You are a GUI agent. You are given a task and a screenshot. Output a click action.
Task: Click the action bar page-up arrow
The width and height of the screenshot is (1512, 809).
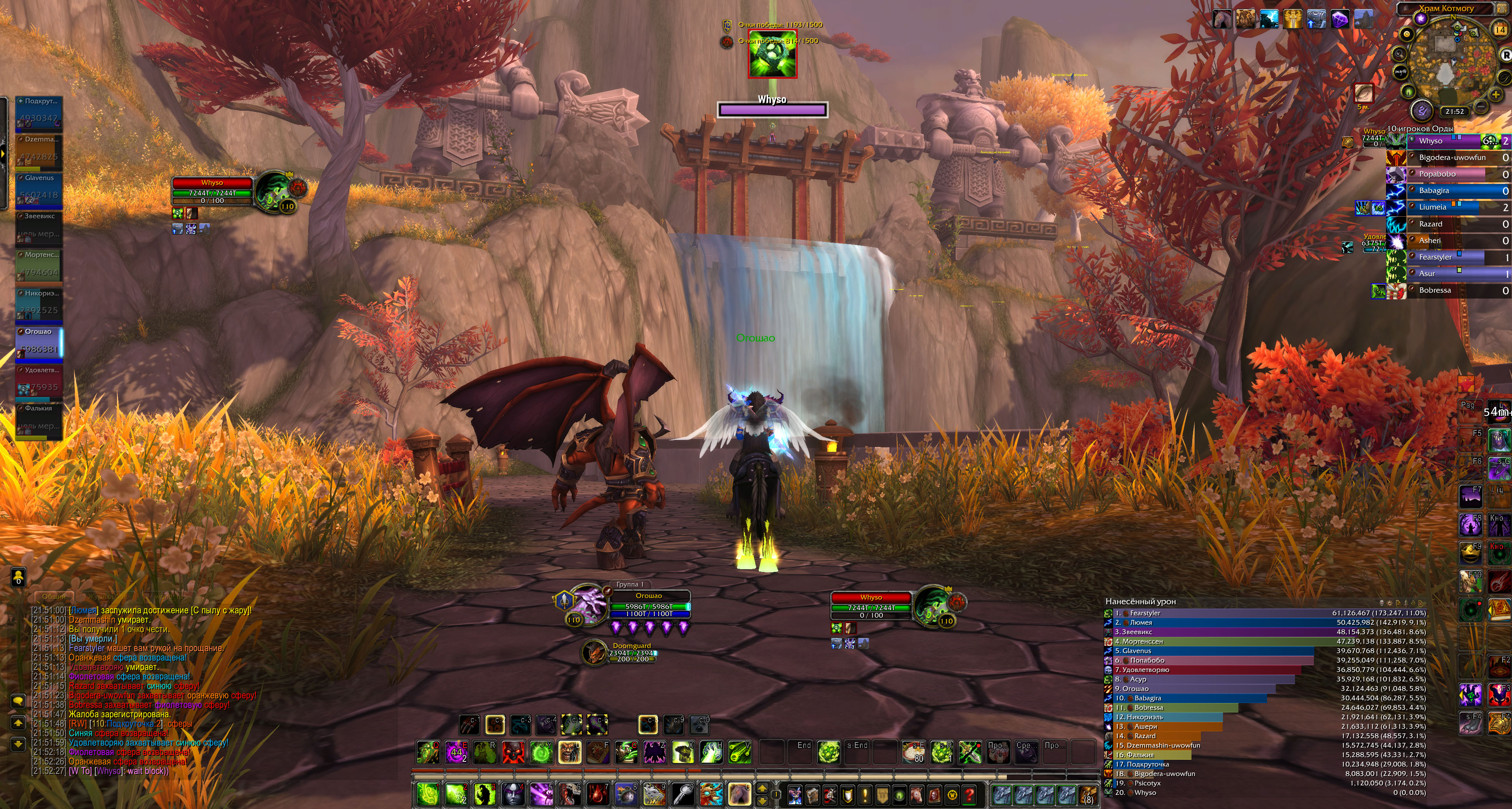(x=762, y=789)
